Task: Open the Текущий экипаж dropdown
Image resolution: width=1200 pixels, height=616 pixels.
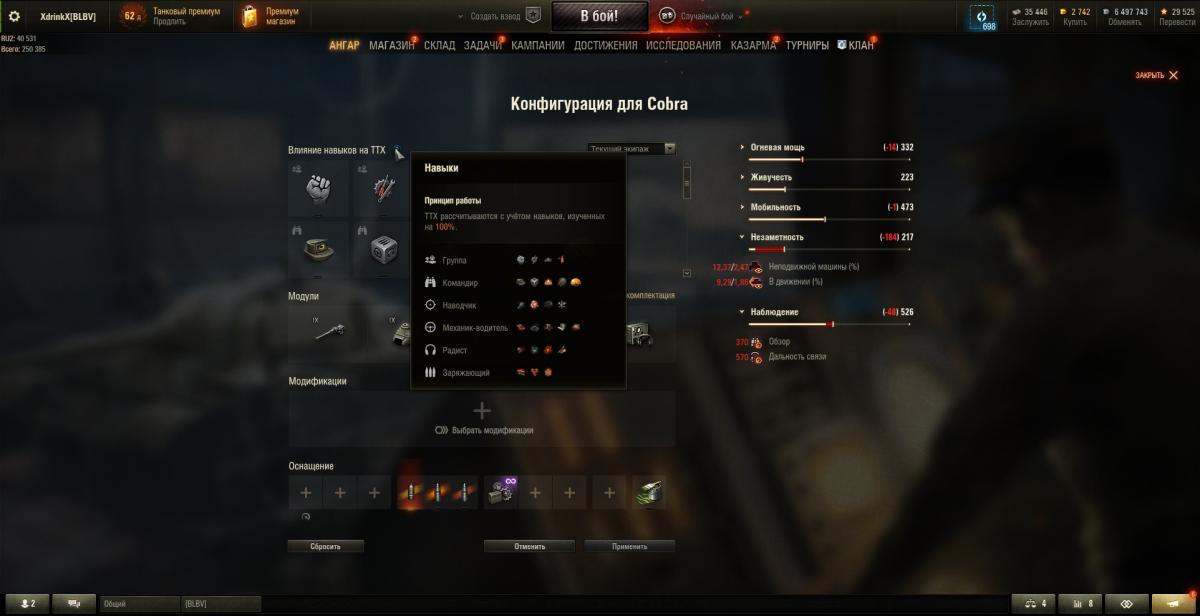Action: (631, 149)
